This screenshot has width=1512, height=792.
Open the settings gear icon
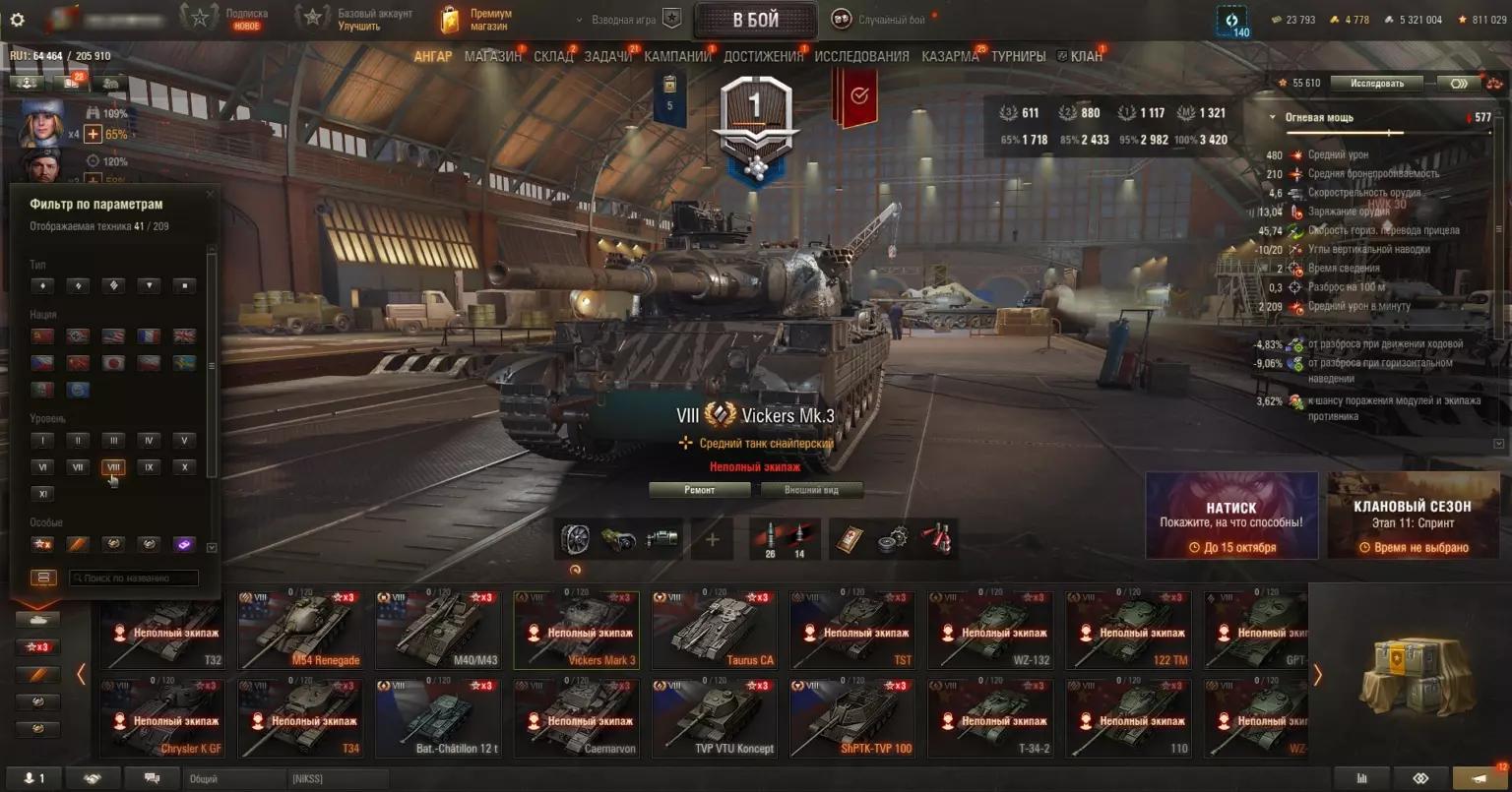(17, 20)
